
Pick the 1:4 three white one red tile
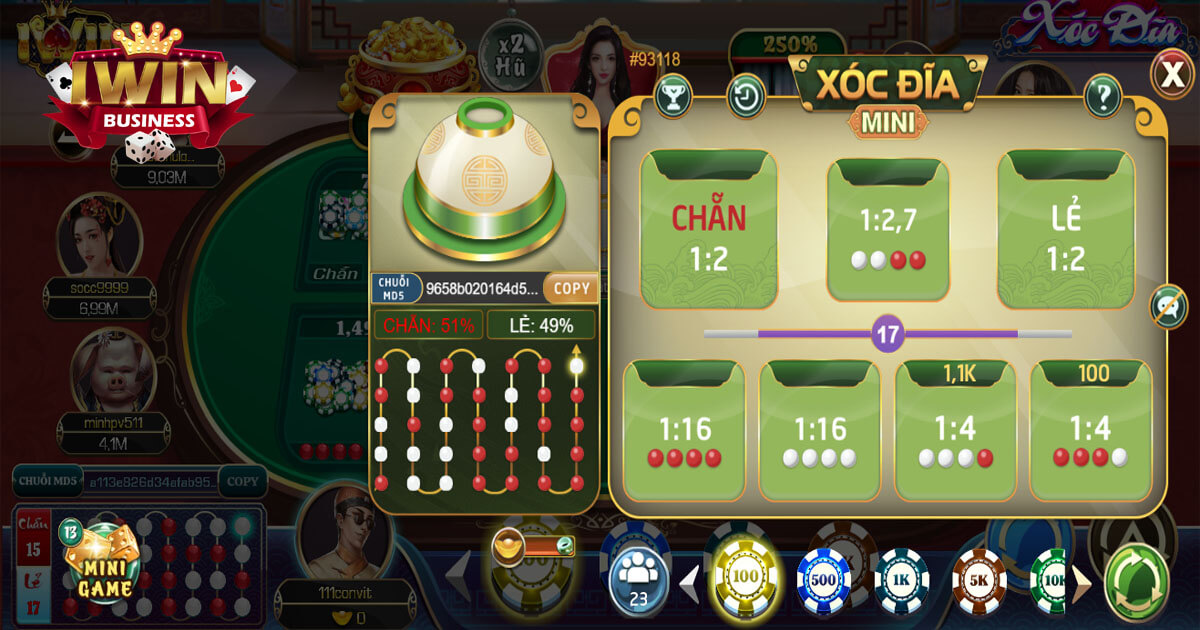(x=955, y=430)
